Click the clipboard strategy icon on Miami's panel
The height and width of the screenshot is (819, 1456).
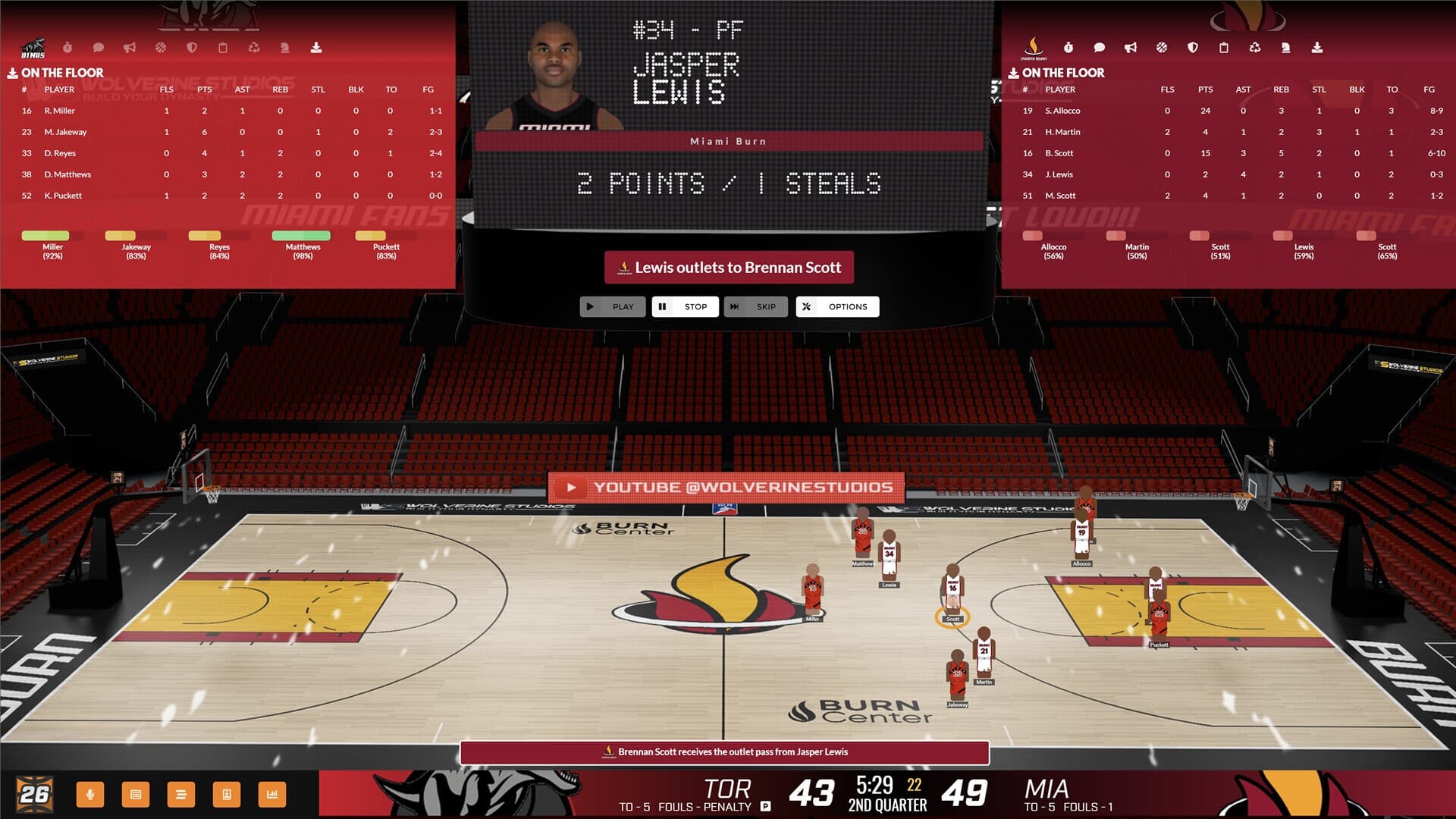[1224, 48]
